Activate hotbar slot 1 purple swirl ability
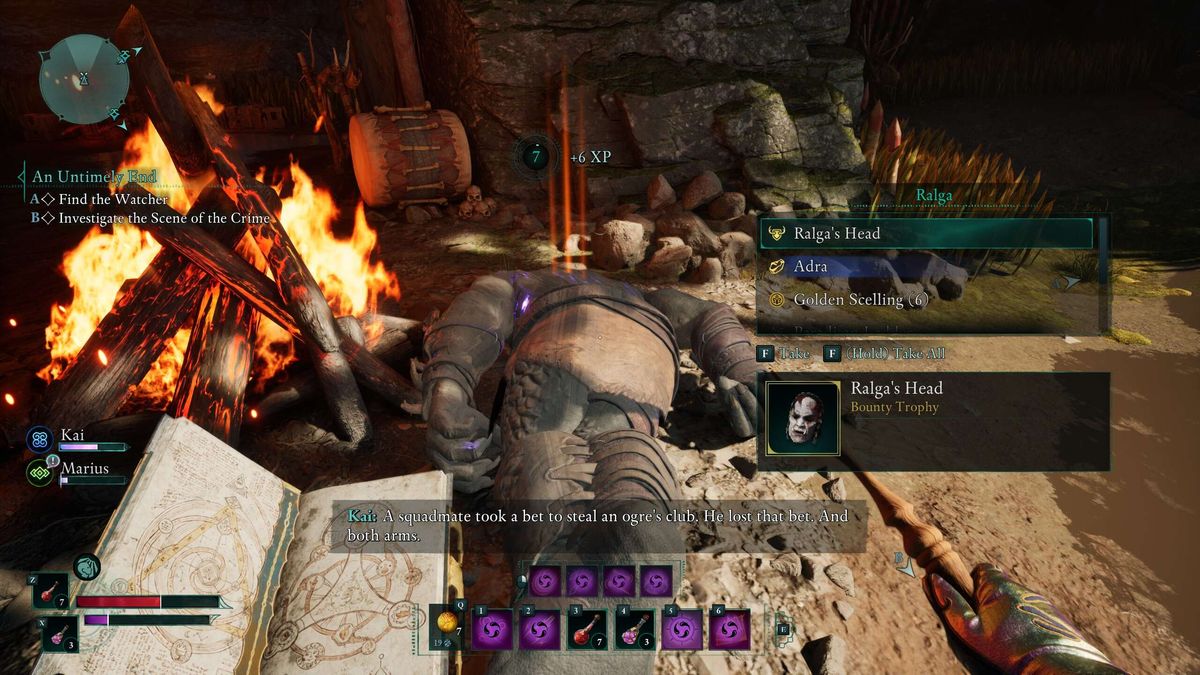 (492, 630)
